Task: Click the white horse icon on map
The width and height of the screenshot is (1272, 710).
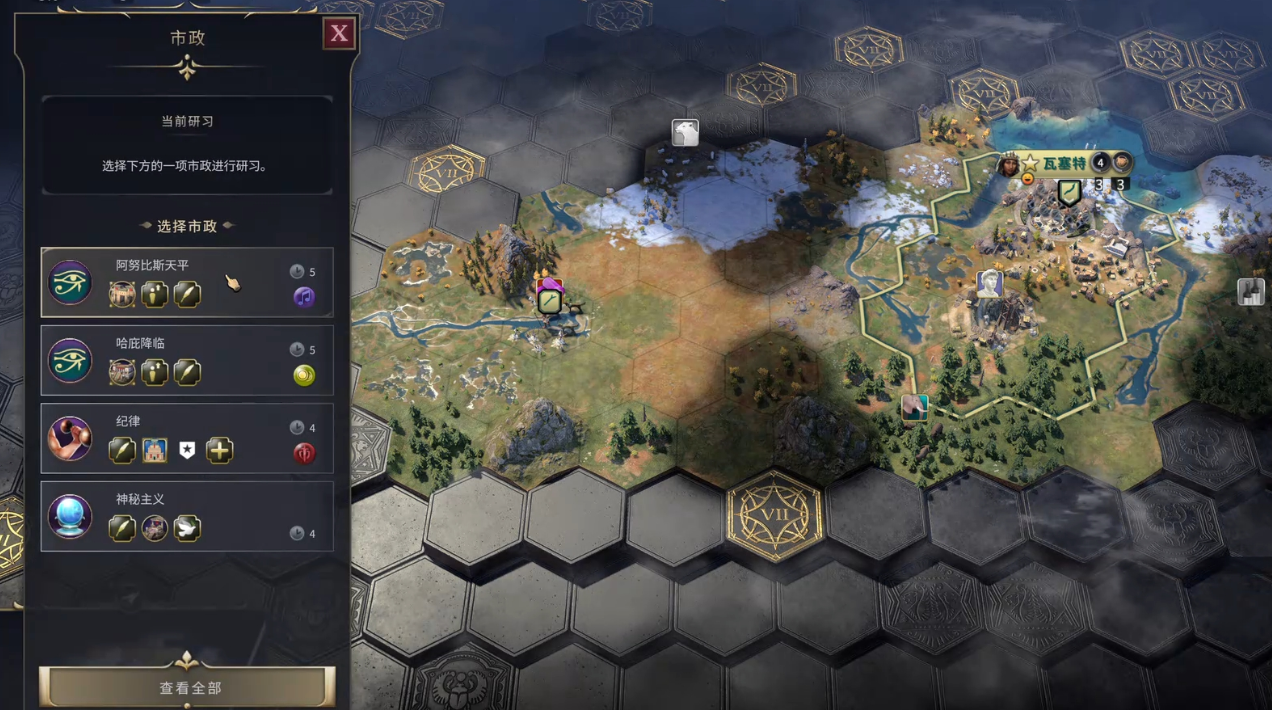Action: tap(685, 133)
